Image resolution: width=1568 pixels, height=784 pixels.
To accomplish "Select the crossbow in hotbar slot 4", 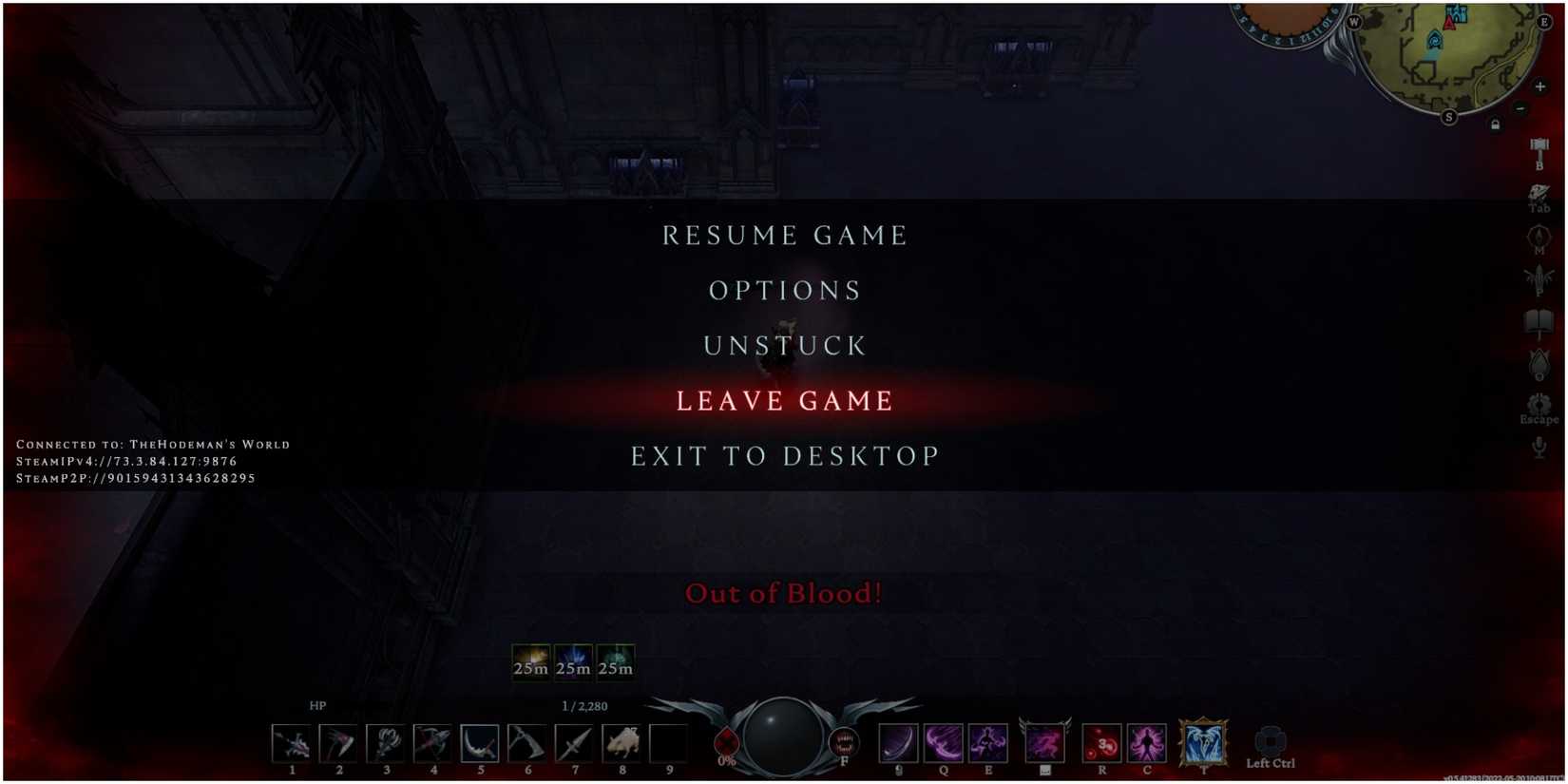I will click(x=434, y=741).
